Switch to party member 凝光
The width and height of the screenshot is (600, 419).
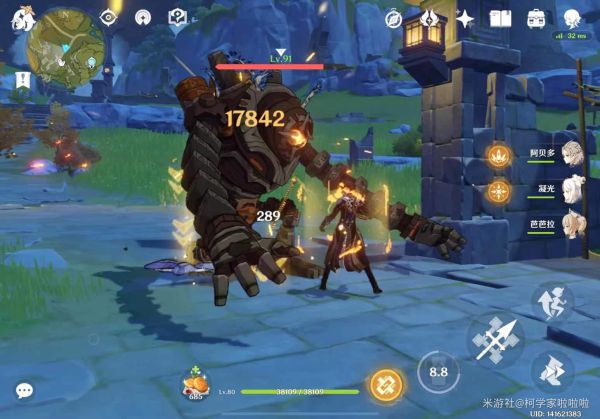tap(572, 190)
